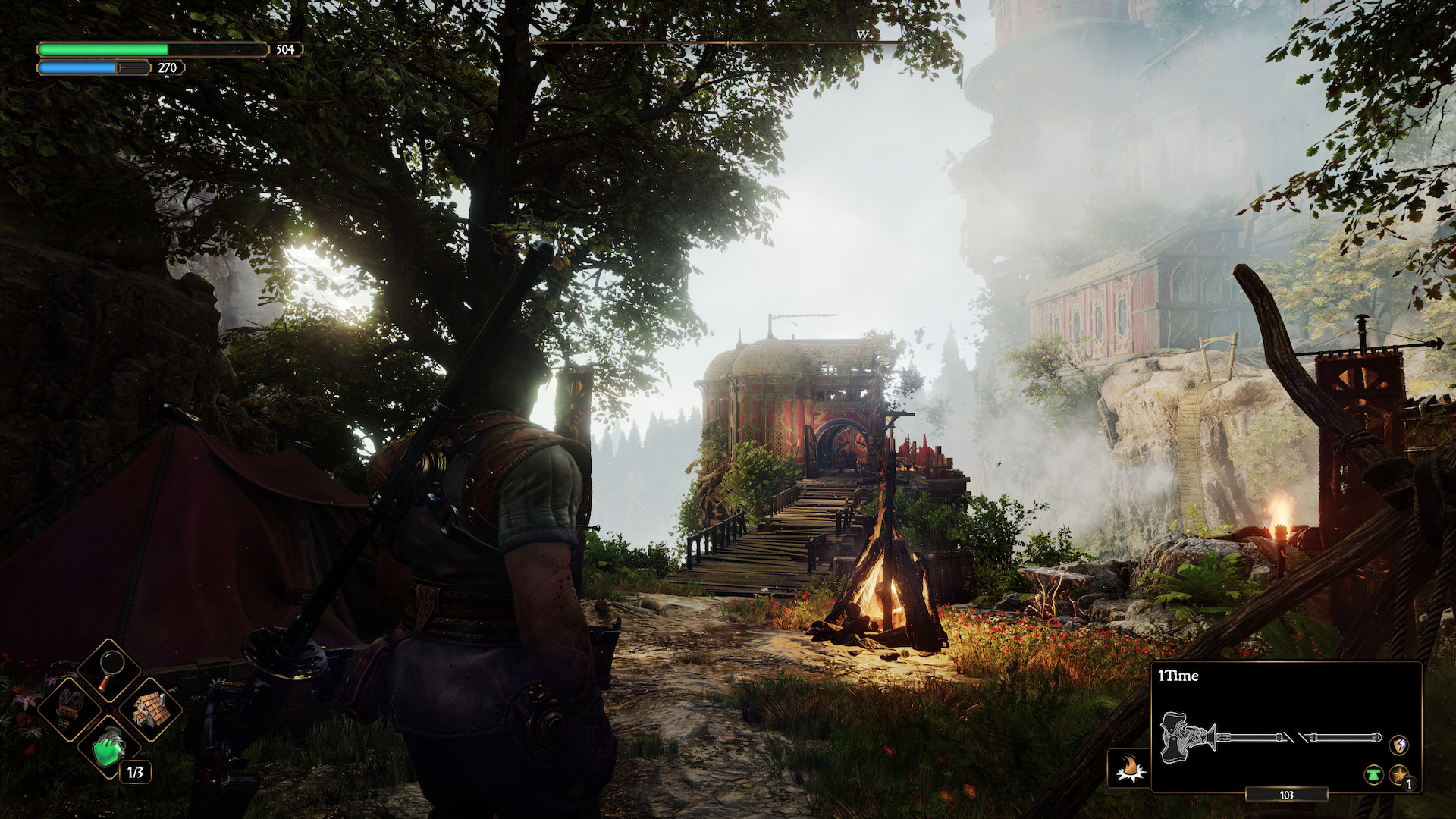Click the green anvil icon
The image size is (1456, 819).
tap(1373, 774)
